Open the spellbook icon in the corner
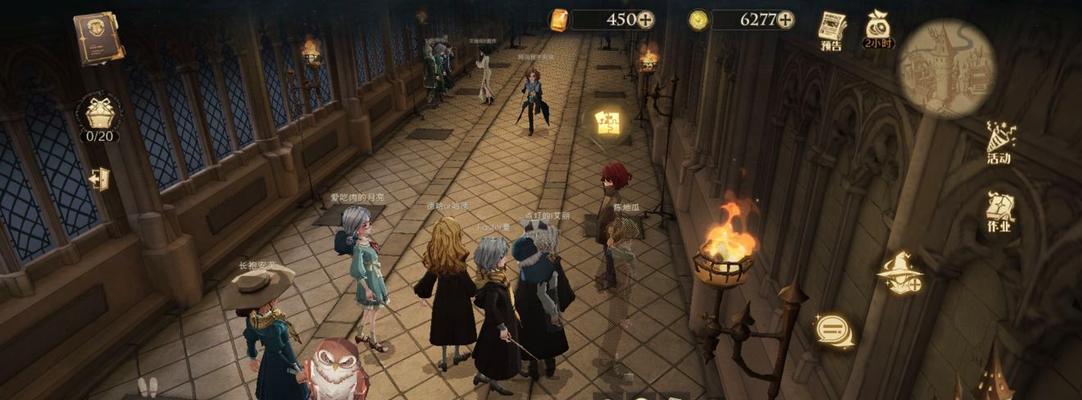1082x400 pixels. (98, 38)
